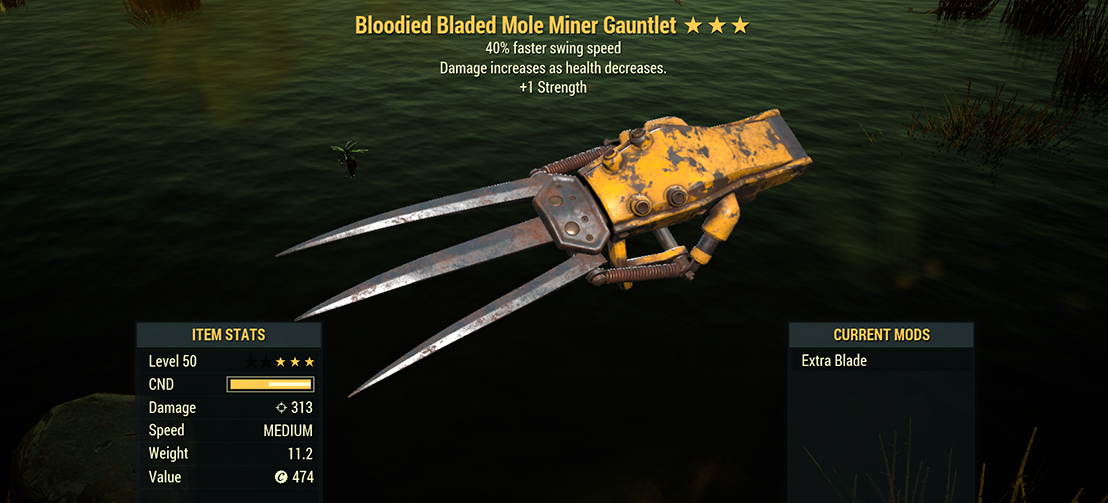Select the Extra Blade mod entry
The image size is (1108, 503).
(834, 361)
